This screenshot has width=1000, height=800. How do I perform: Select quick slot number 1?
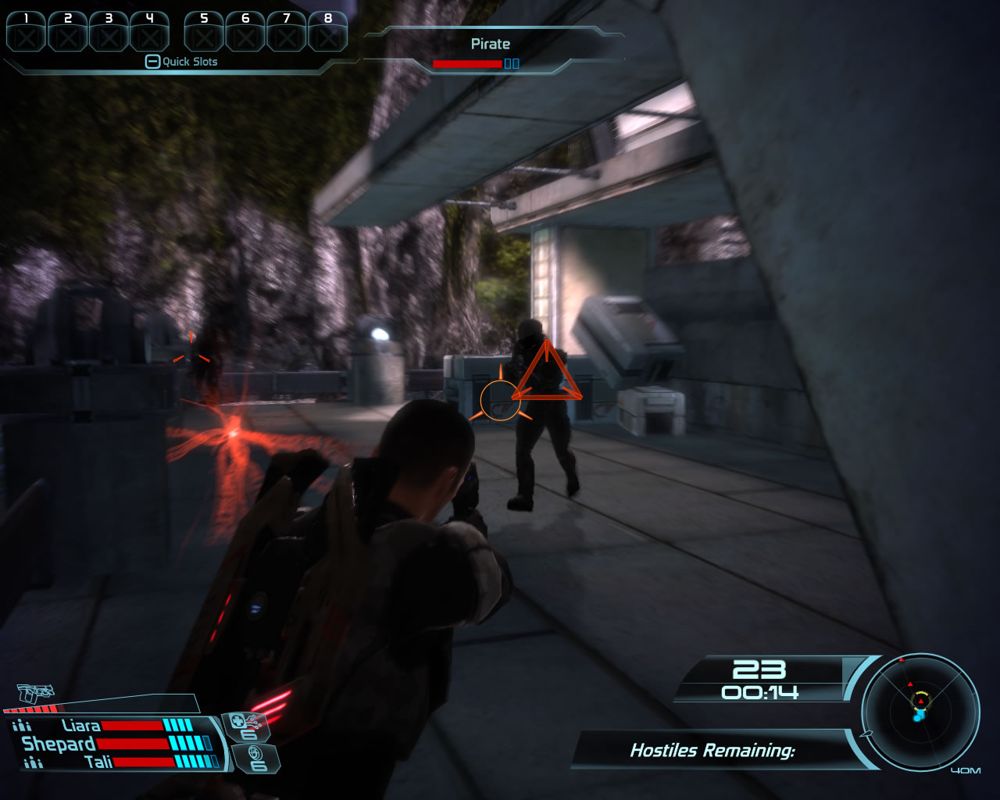26,33
